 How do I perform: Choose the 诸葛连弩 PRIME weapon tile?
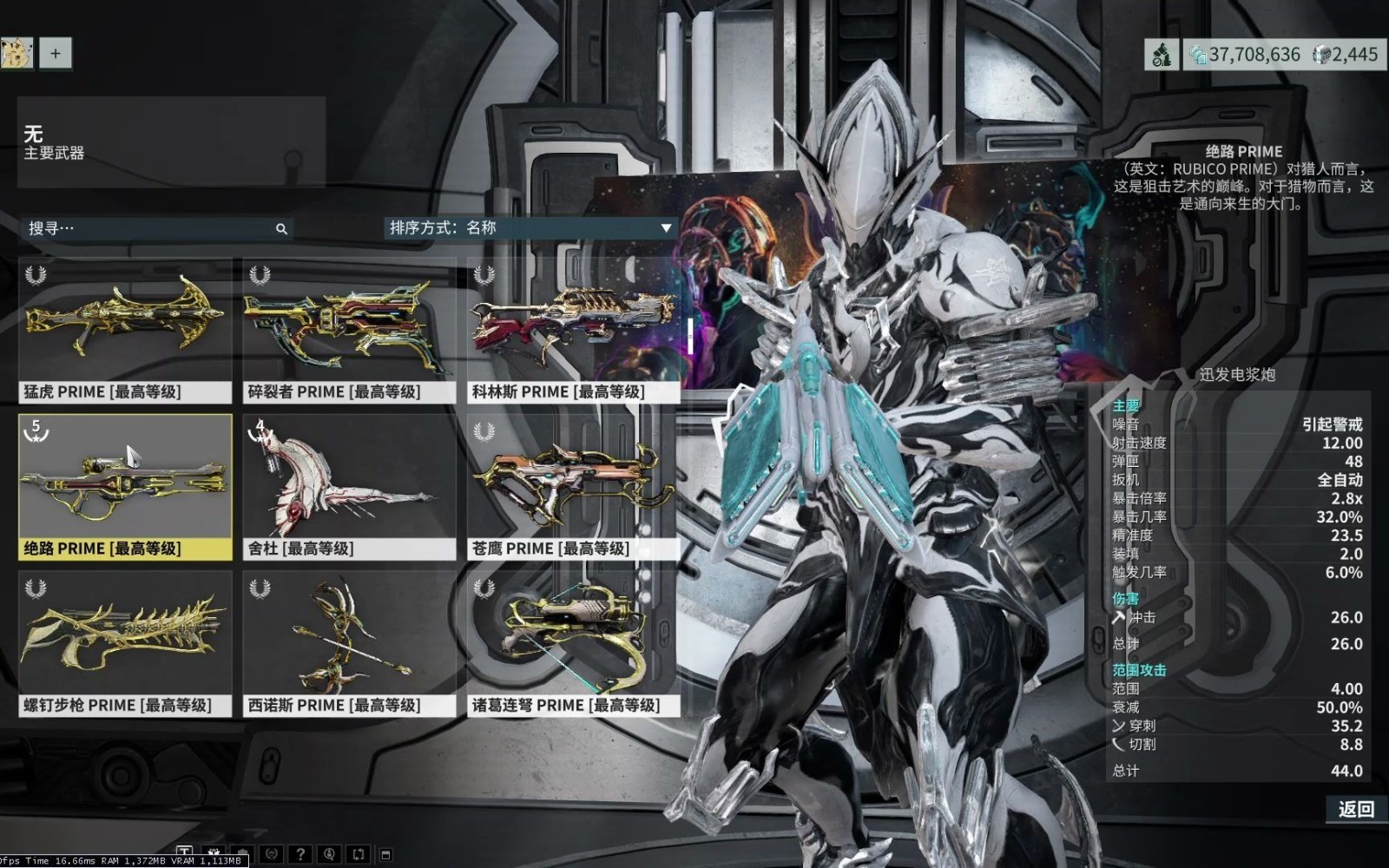coord(573,643)
